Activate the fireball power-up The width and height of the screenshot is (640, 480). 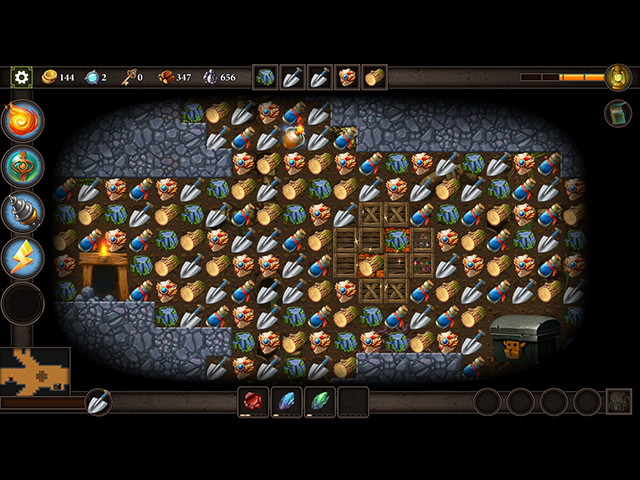tap(23, 120)
